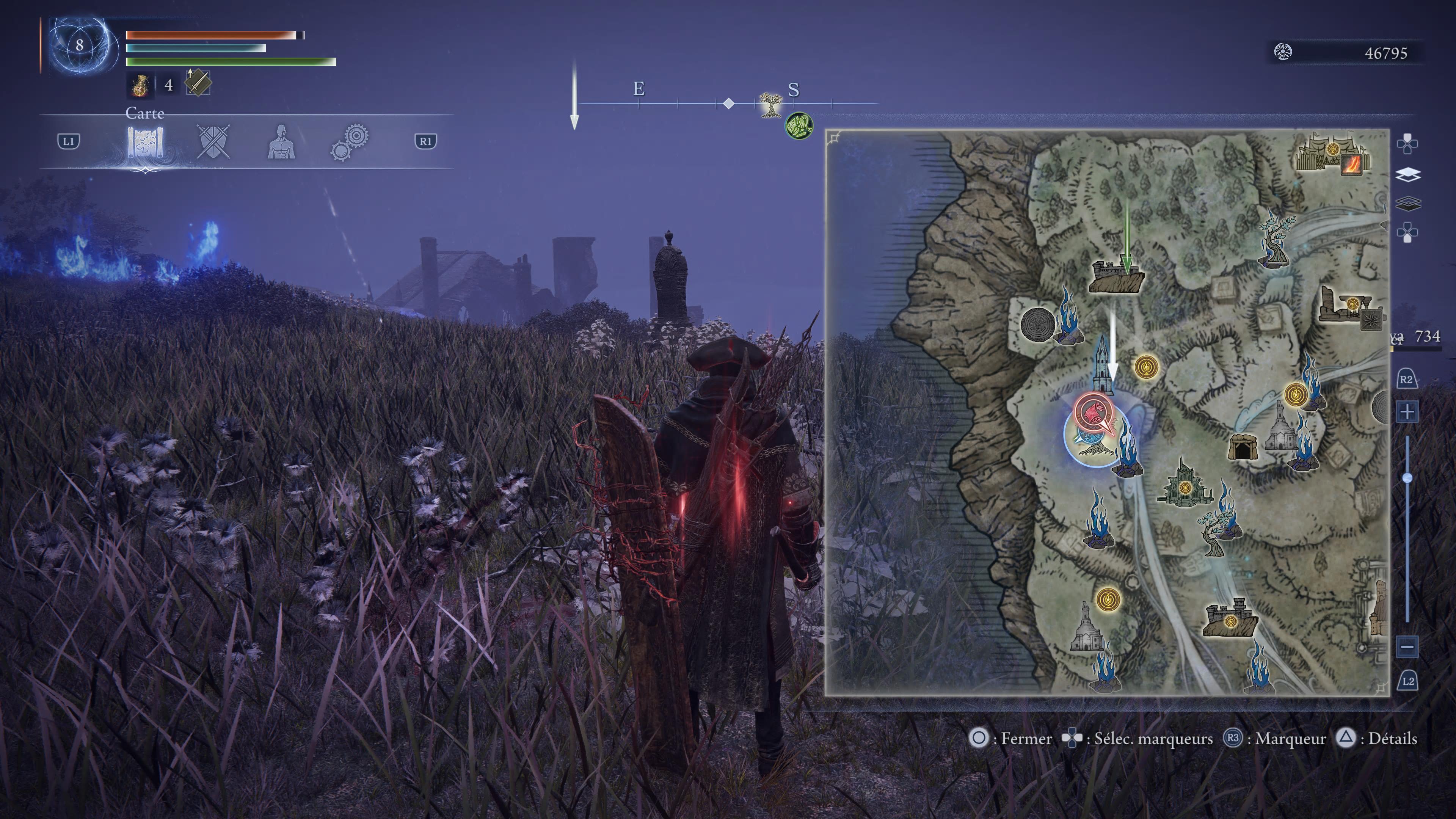Click the sword skill icon beside the flask
This screenshot has width=1456, height=819.
(x=198, y=84)
